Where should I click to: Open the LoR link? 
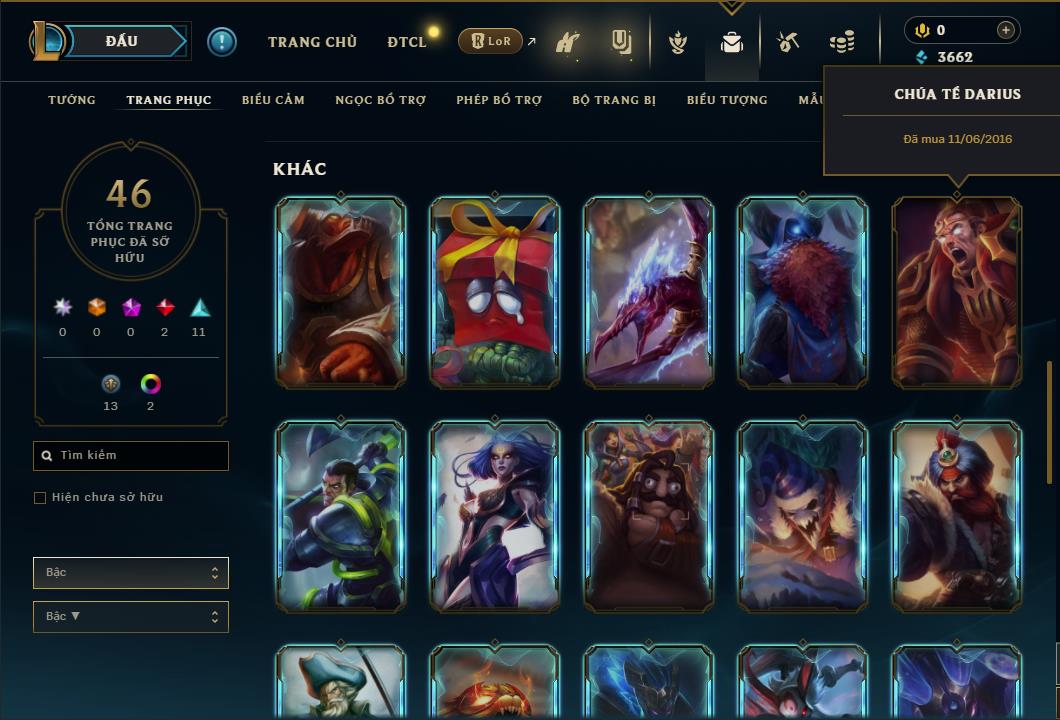[490, 42]
